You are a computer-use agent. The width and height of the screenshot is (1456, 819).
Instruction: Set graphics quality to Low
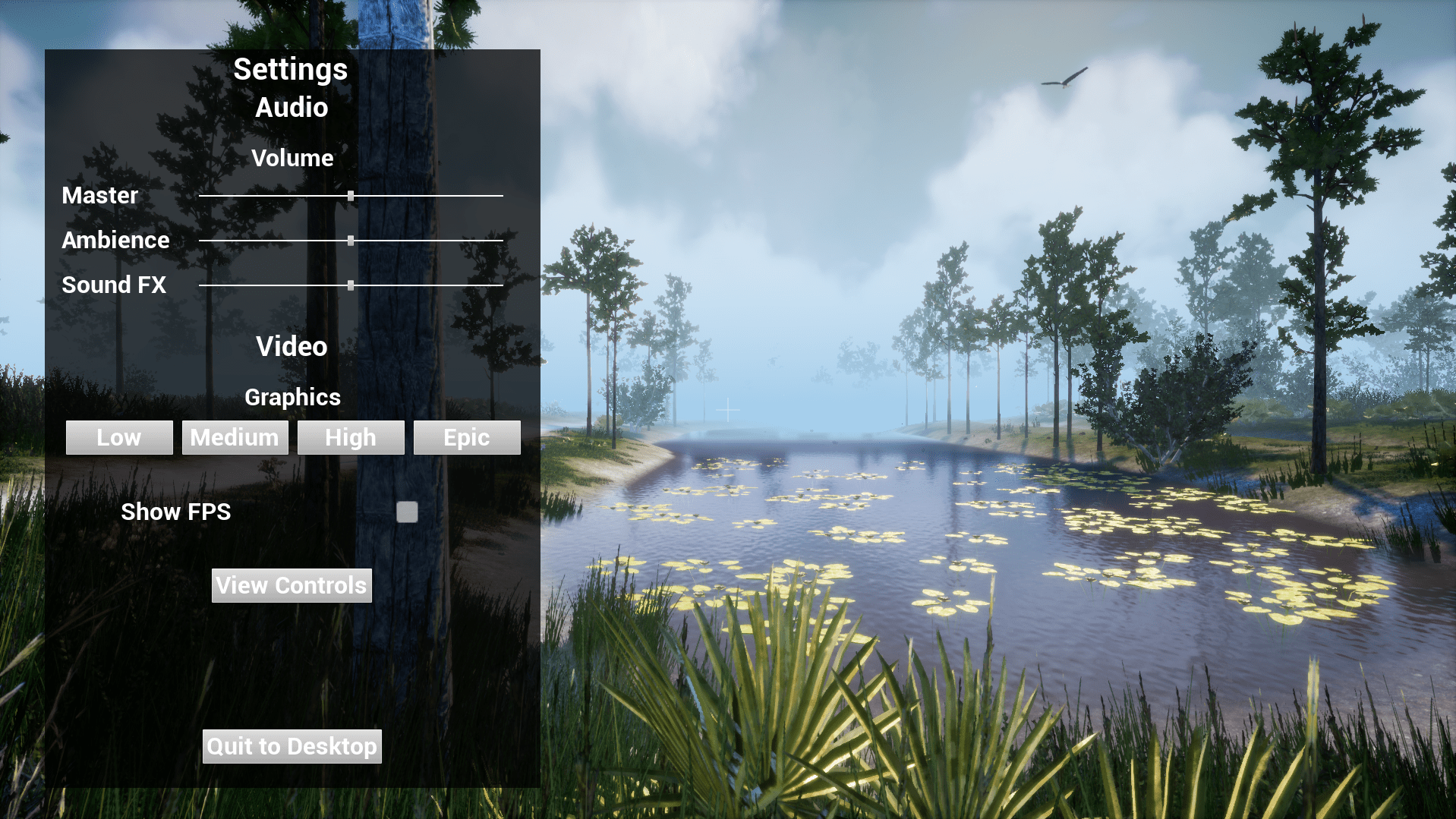tap(119, 438)
